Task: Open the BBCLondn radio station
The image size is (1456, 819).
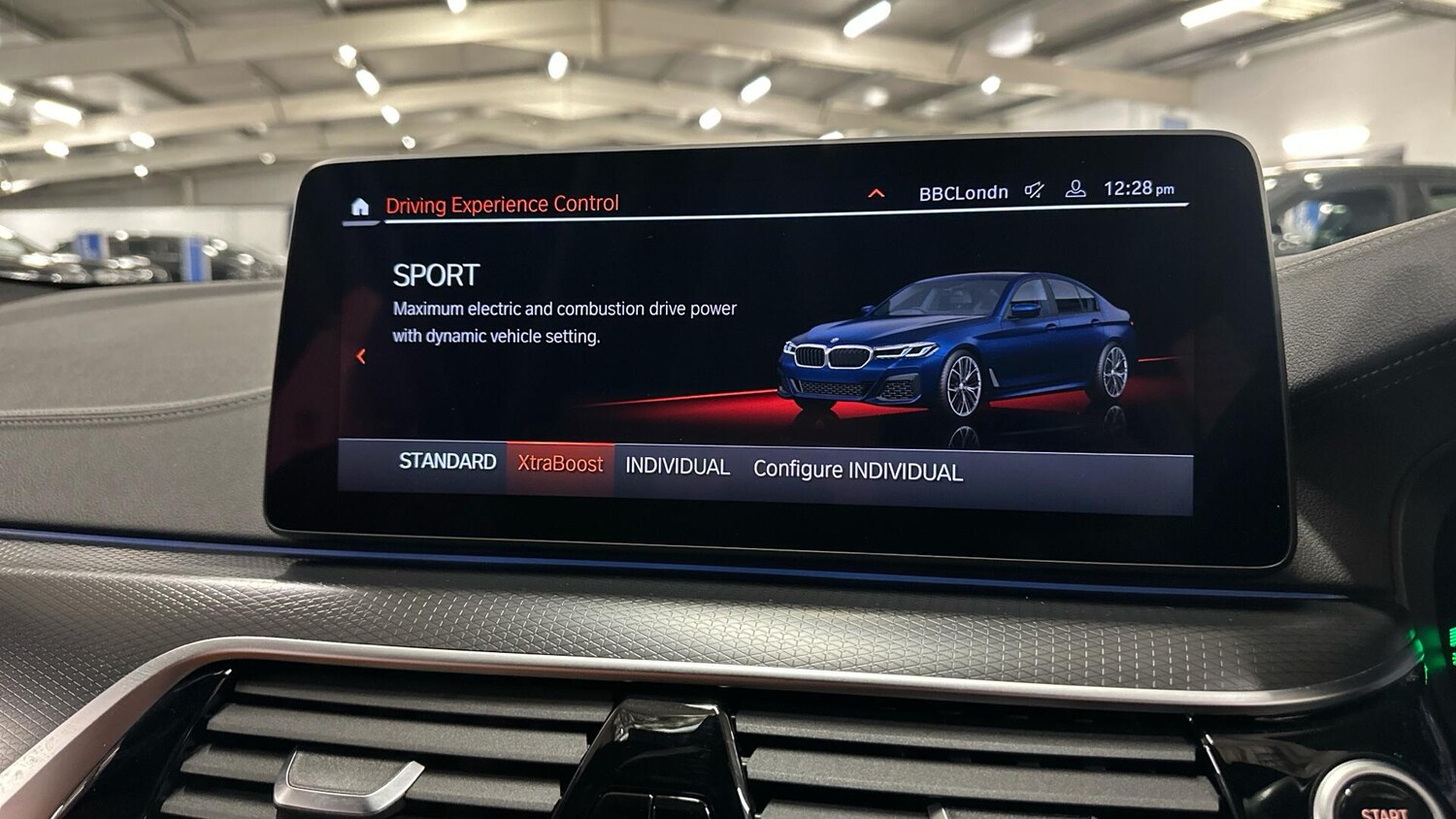Action: click(x=963, y=193)
